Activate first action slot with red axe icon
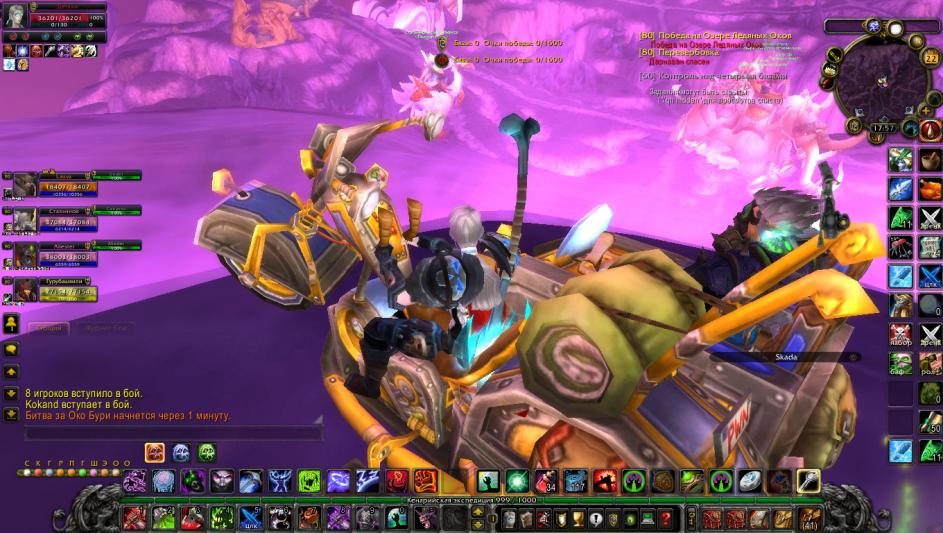 pos(135,518)
